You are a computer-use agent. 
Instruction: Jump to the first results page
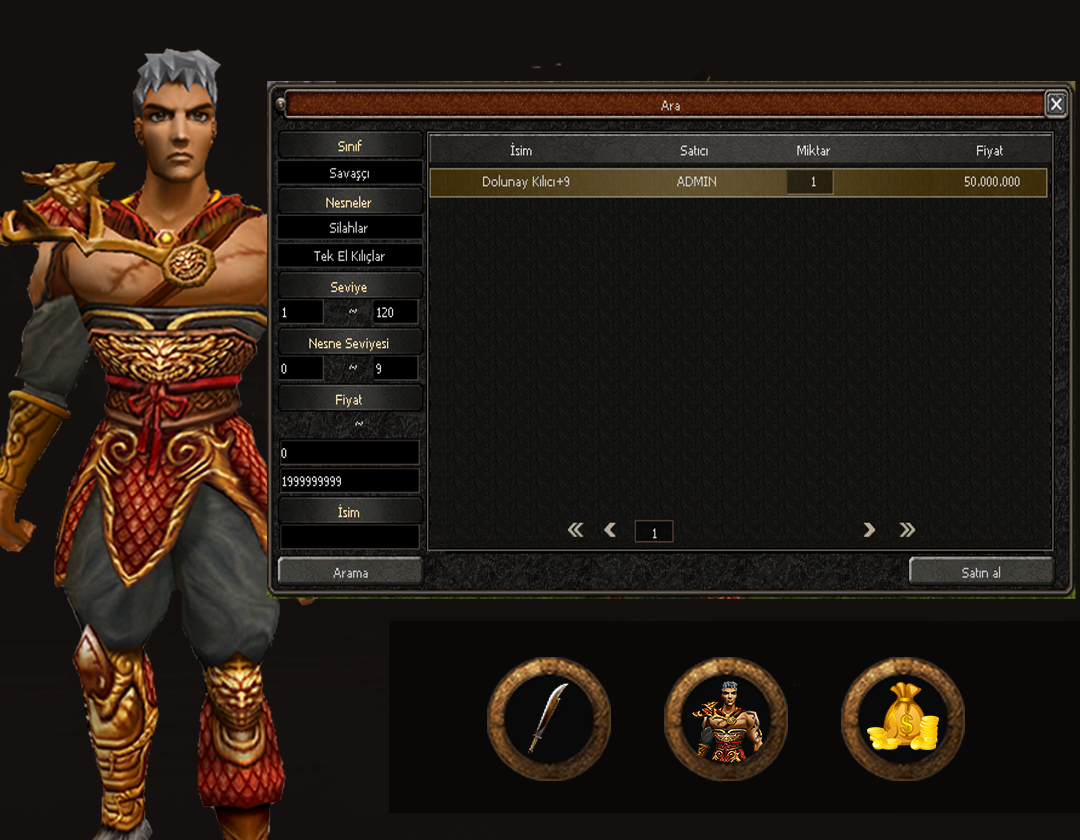point(575,530)
